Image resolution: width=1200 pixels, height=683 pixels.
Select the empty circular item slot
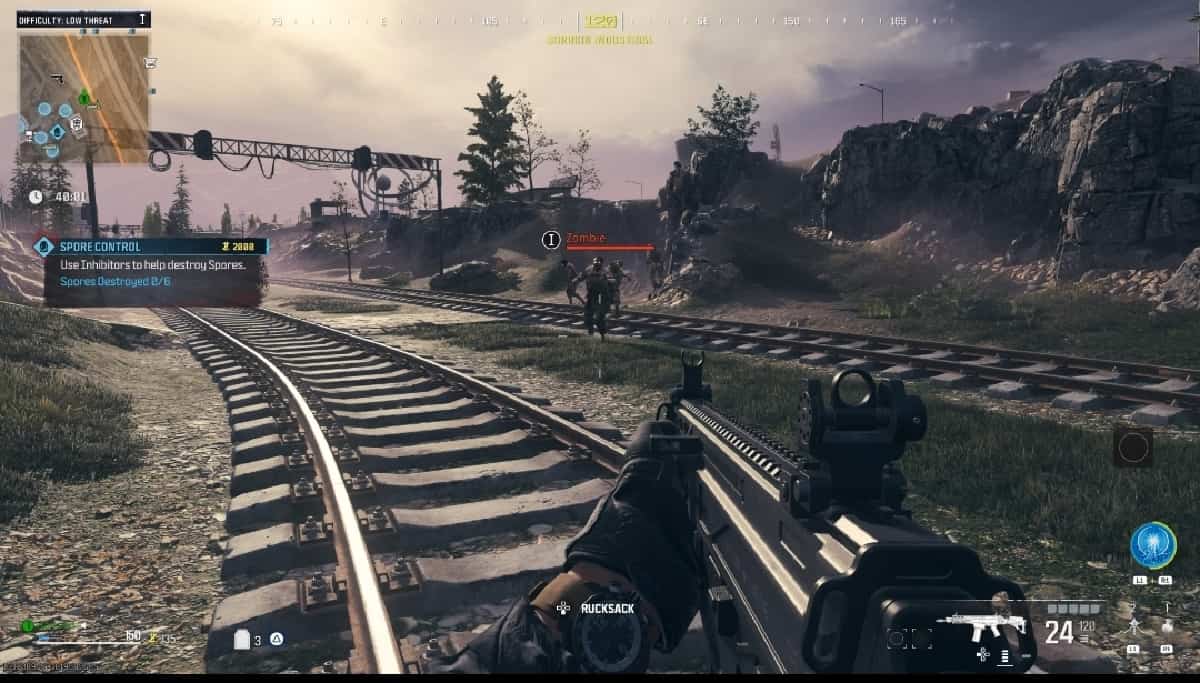1133,448
